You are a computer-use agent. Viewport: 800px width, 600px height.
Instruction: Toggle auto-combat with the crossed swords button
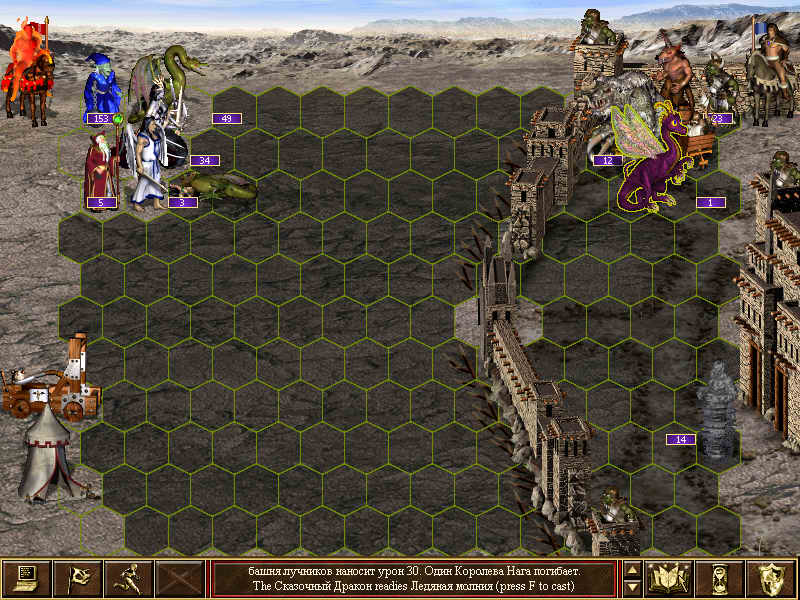point(180,578)
